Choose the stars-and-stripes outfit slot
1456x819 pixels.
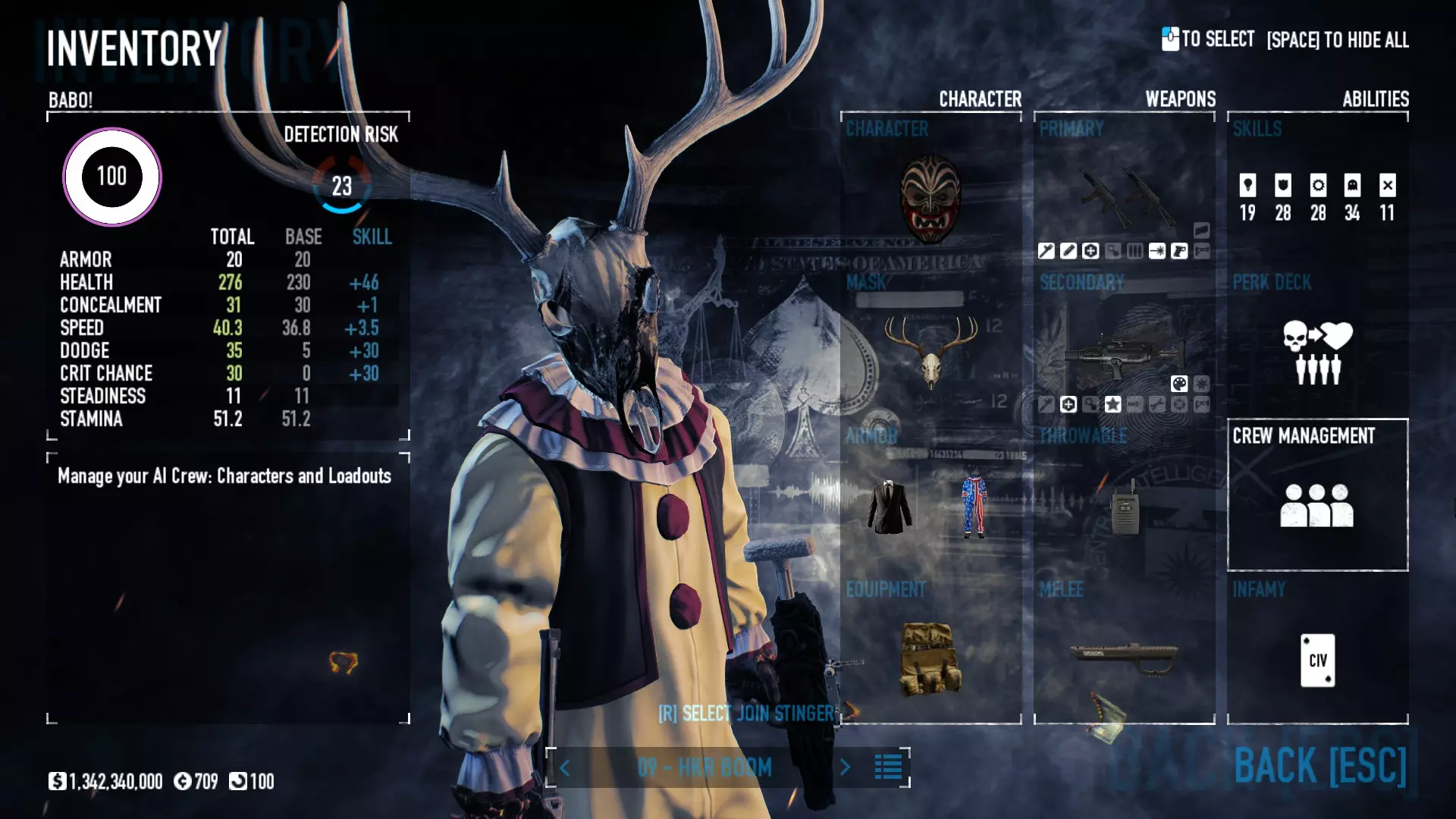[x=974, y=507]
